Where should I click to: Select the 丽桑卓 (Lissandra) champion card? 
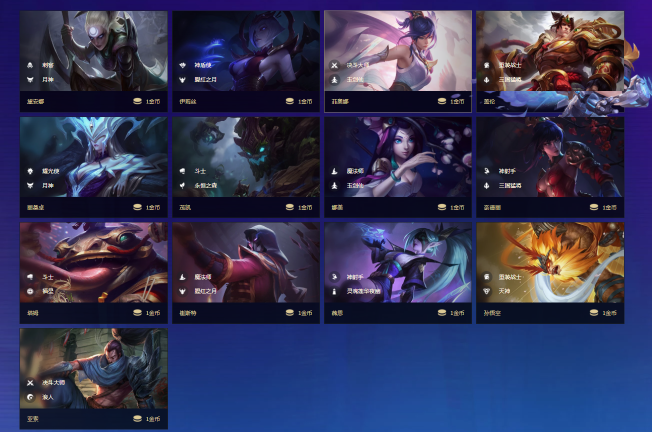click(x=94, y=166)
